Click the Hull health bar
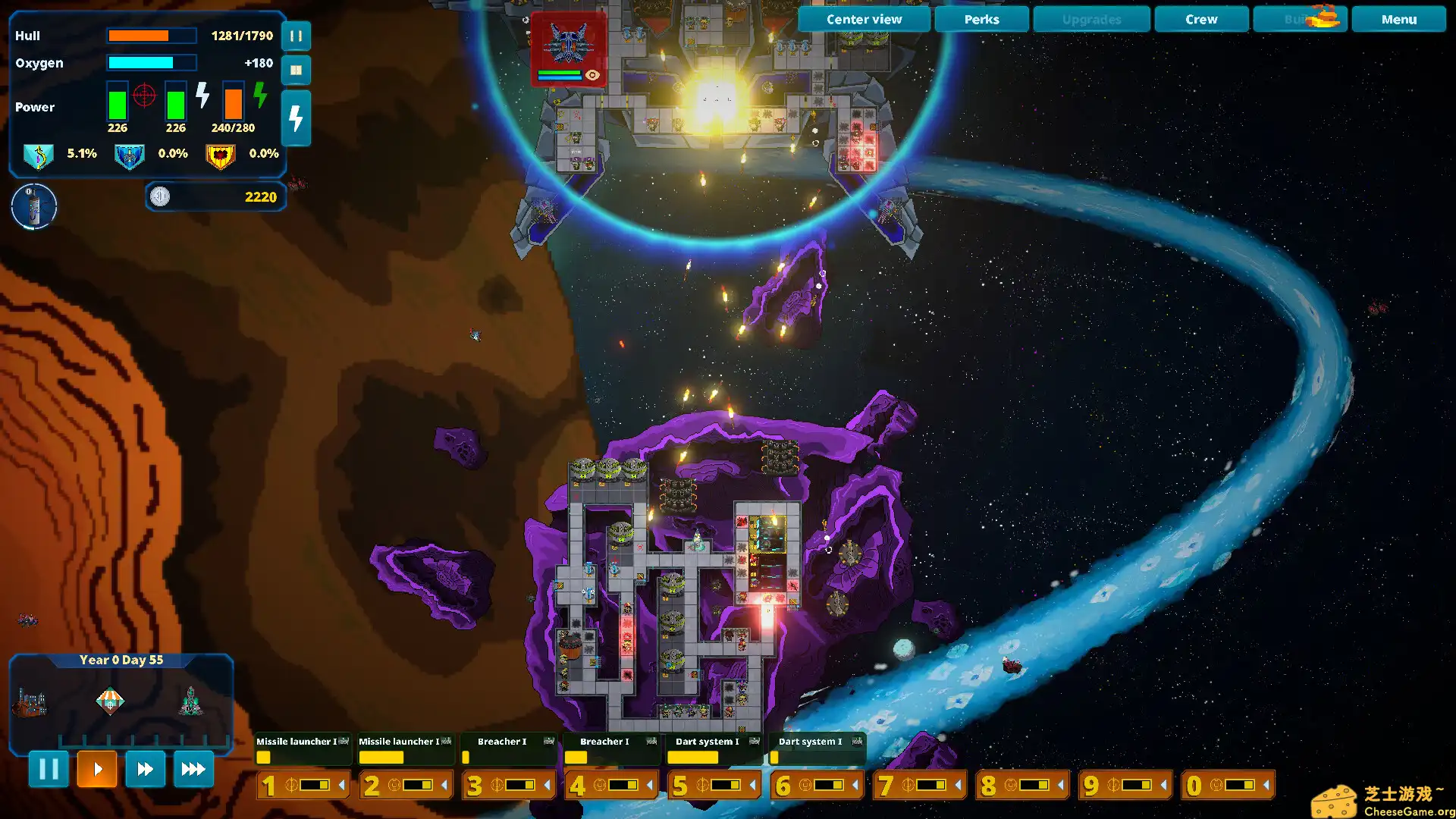 pyautogui.click(x=152, y=35)
